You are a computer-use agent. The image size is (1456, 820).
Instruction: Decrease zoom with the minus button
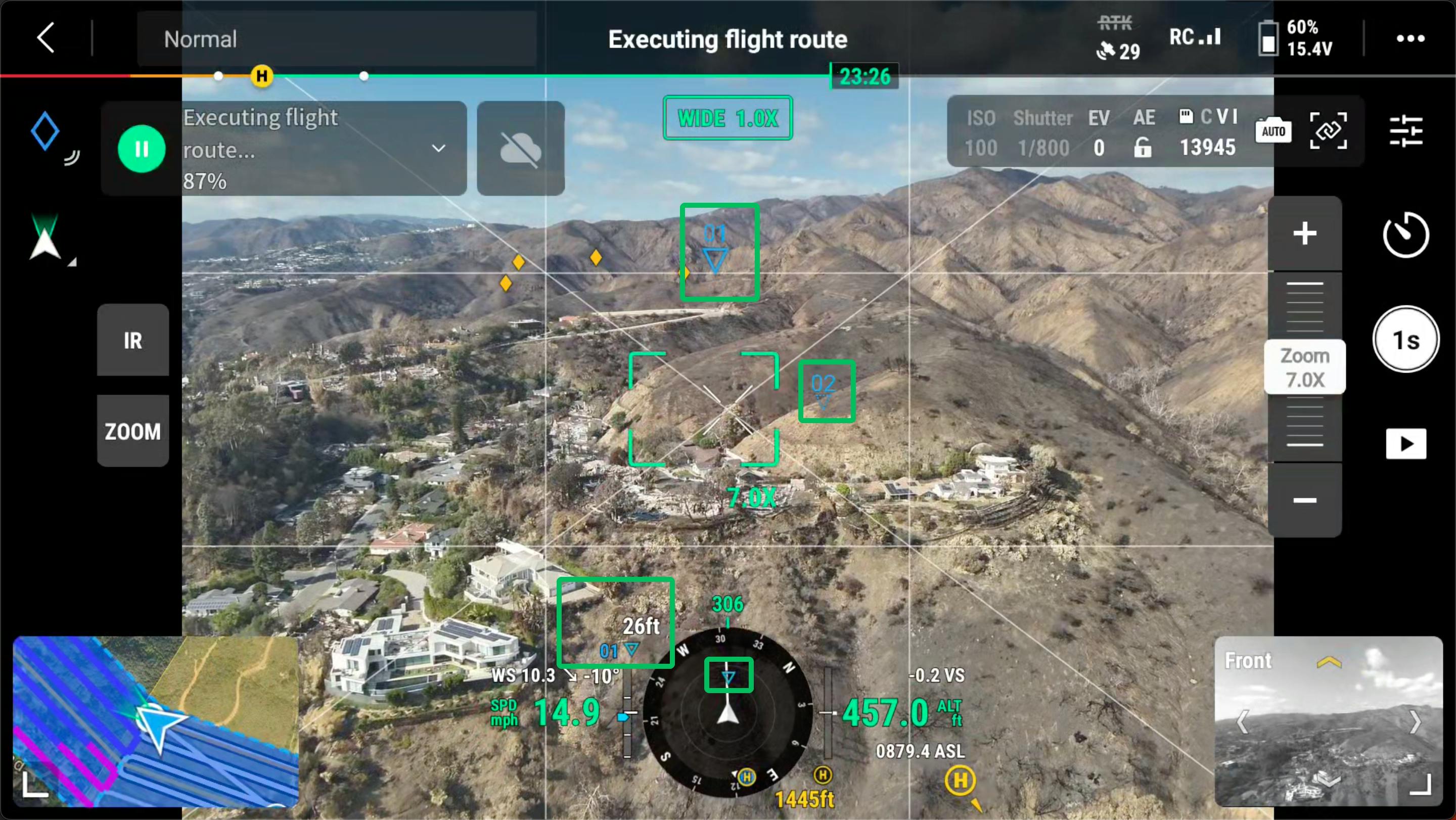tap(1304, 500)
